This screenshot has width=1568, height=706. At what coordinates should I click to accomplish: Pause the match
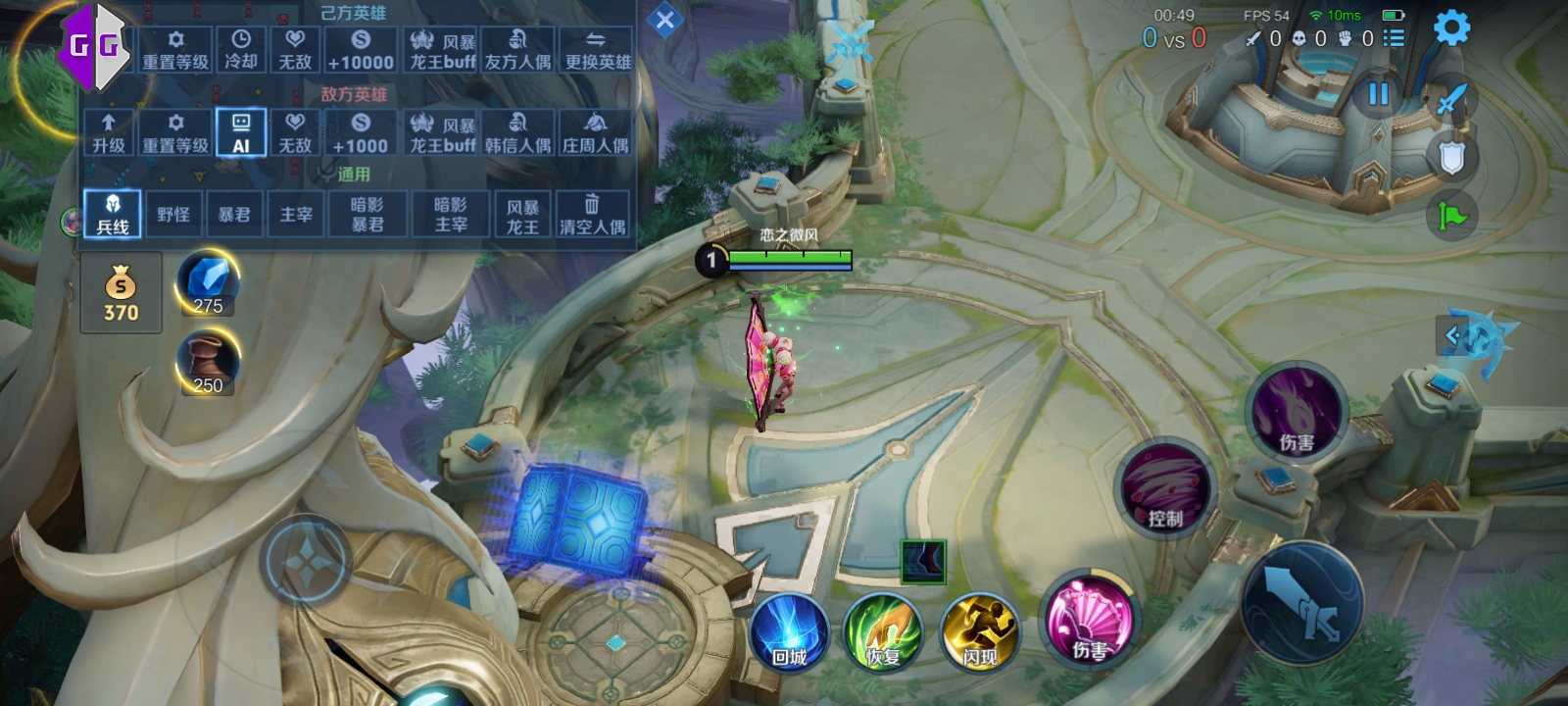1378,94
